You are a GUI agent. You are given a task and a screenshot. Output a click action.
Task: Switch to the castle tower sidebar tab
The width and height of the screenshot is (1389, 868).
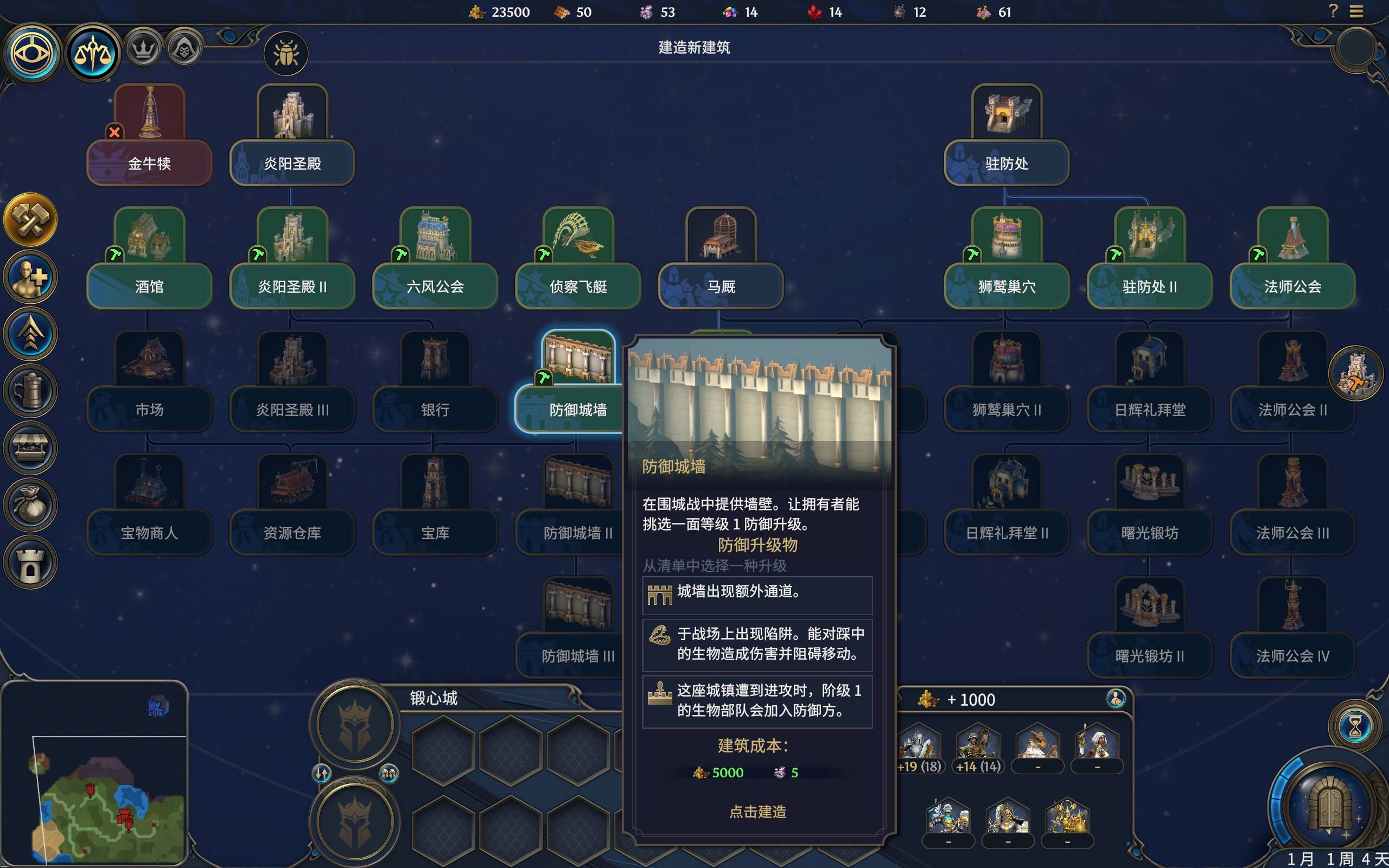(x=30, y=563)
